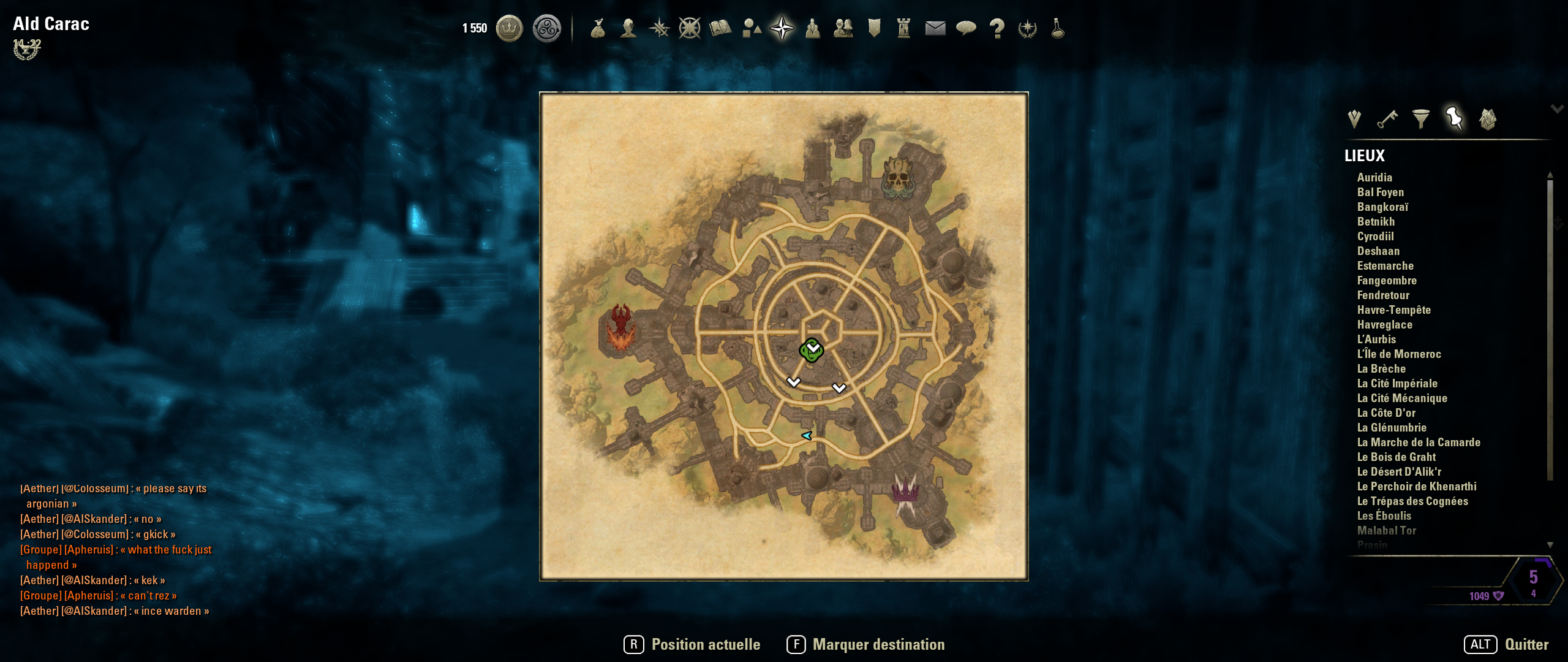Image resolution: width=1568 pixels, height=662 pixels.
Task: Open the speech bubble social menu
Action: point(966,28)
